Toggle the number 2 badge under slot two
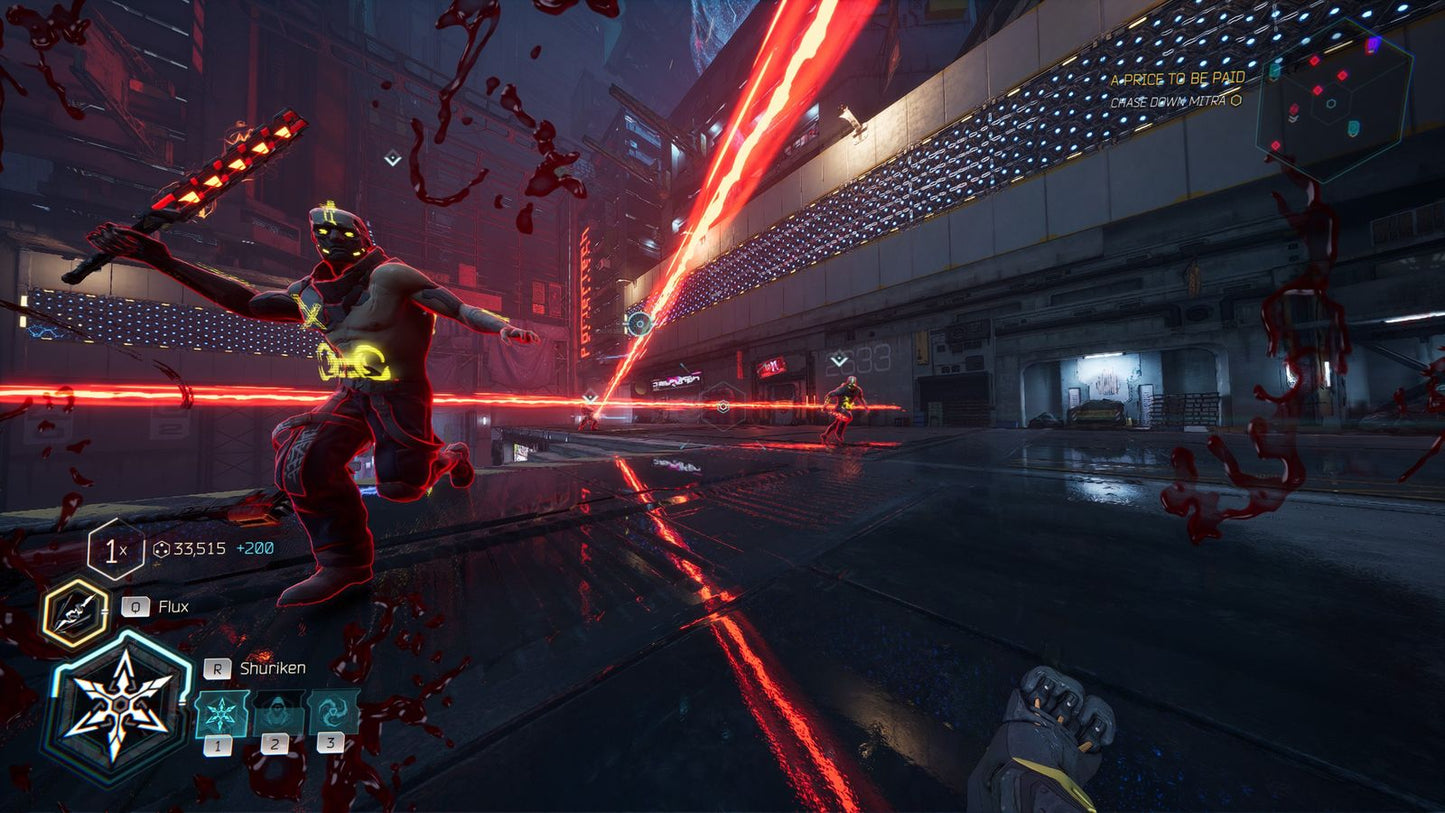 point(274,745)
